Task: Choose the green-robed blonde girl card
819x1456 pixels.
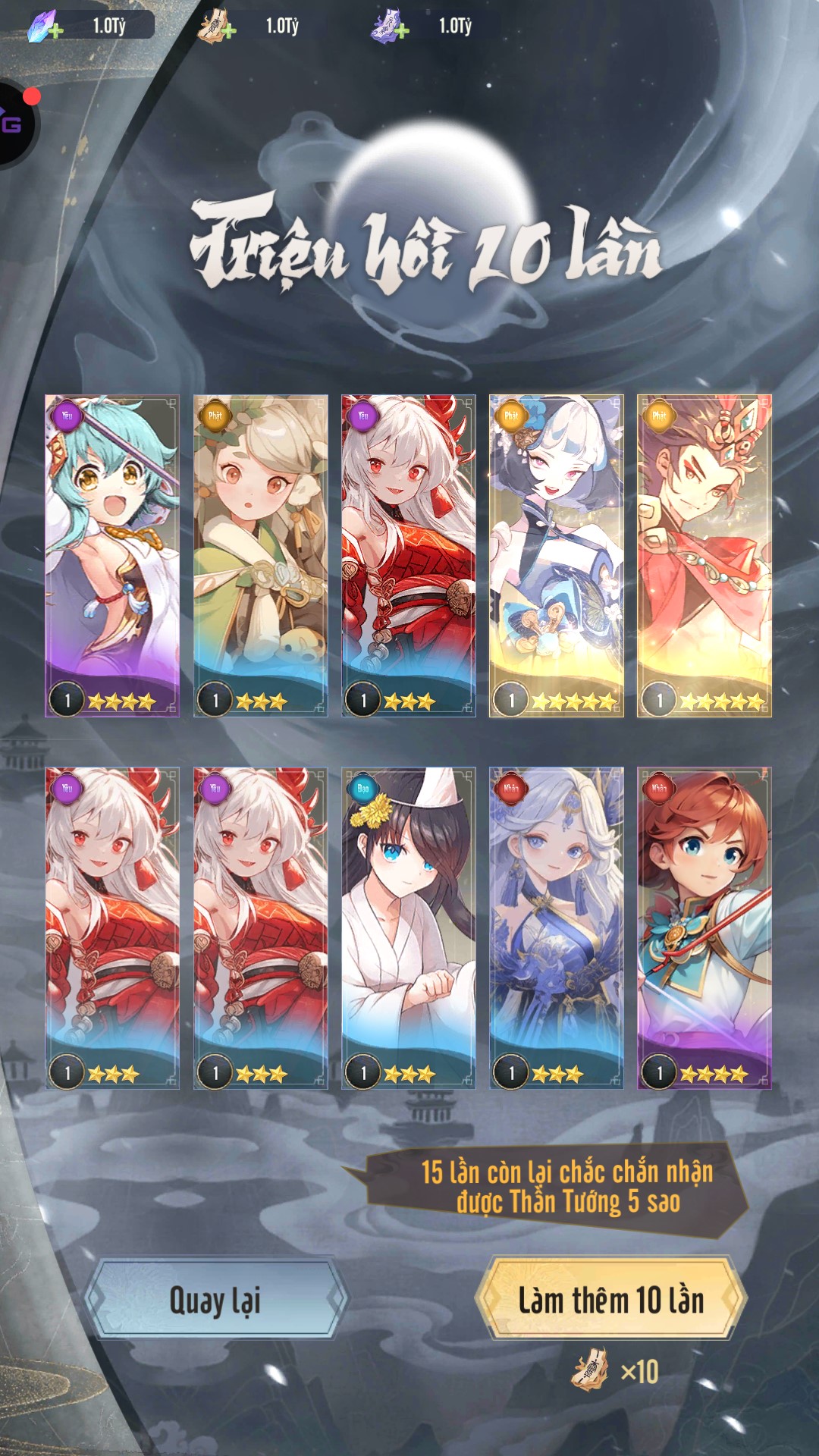Action: click(260, 555)
